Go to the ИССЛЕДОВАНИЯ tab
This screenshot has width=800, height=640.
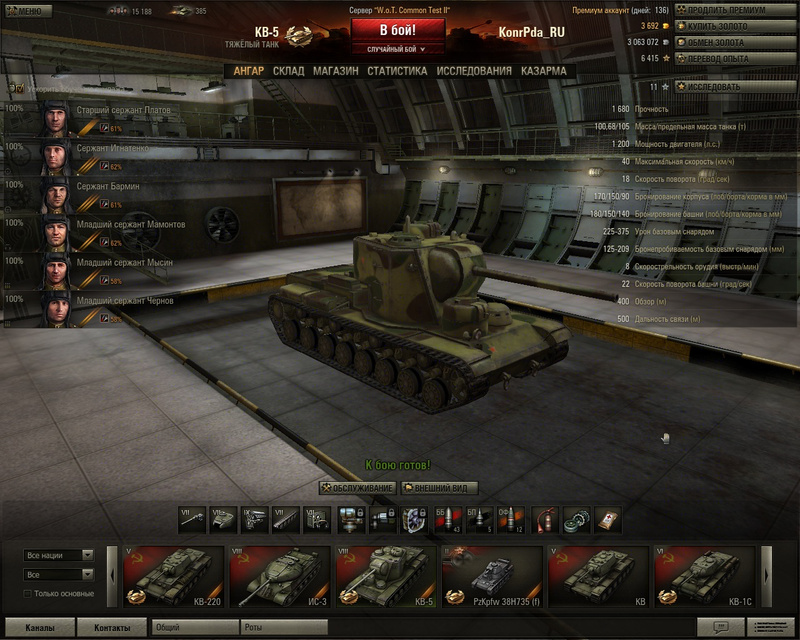(x=474, y=71)
